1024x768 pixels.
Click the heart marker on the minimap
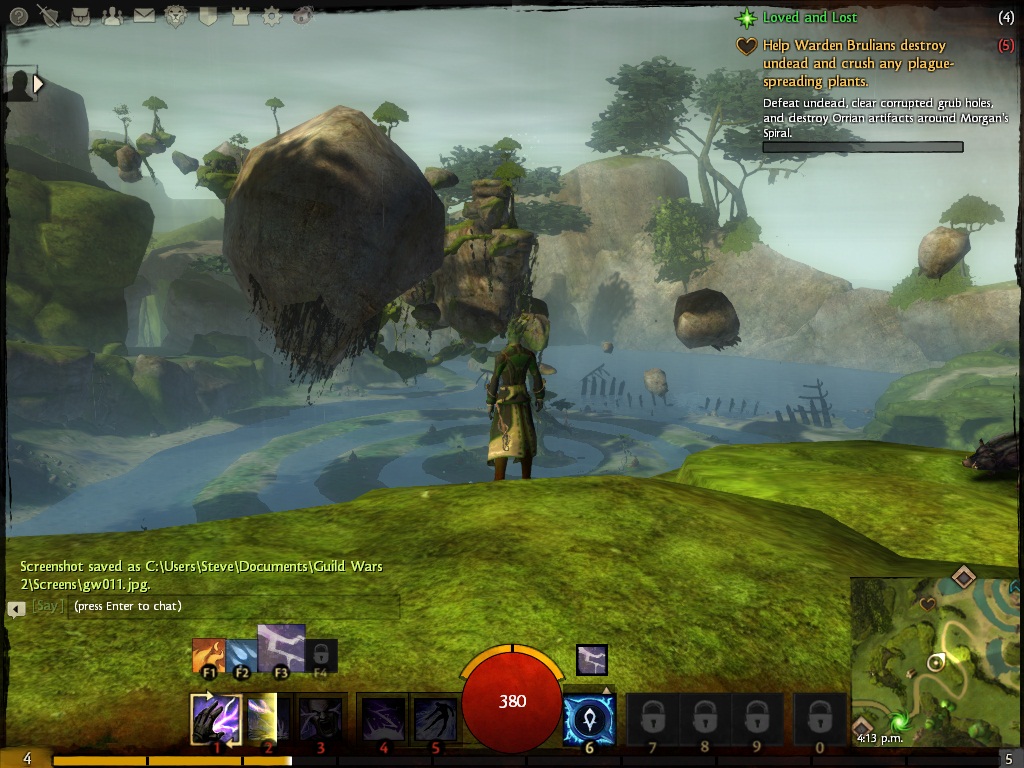(928, 604)
